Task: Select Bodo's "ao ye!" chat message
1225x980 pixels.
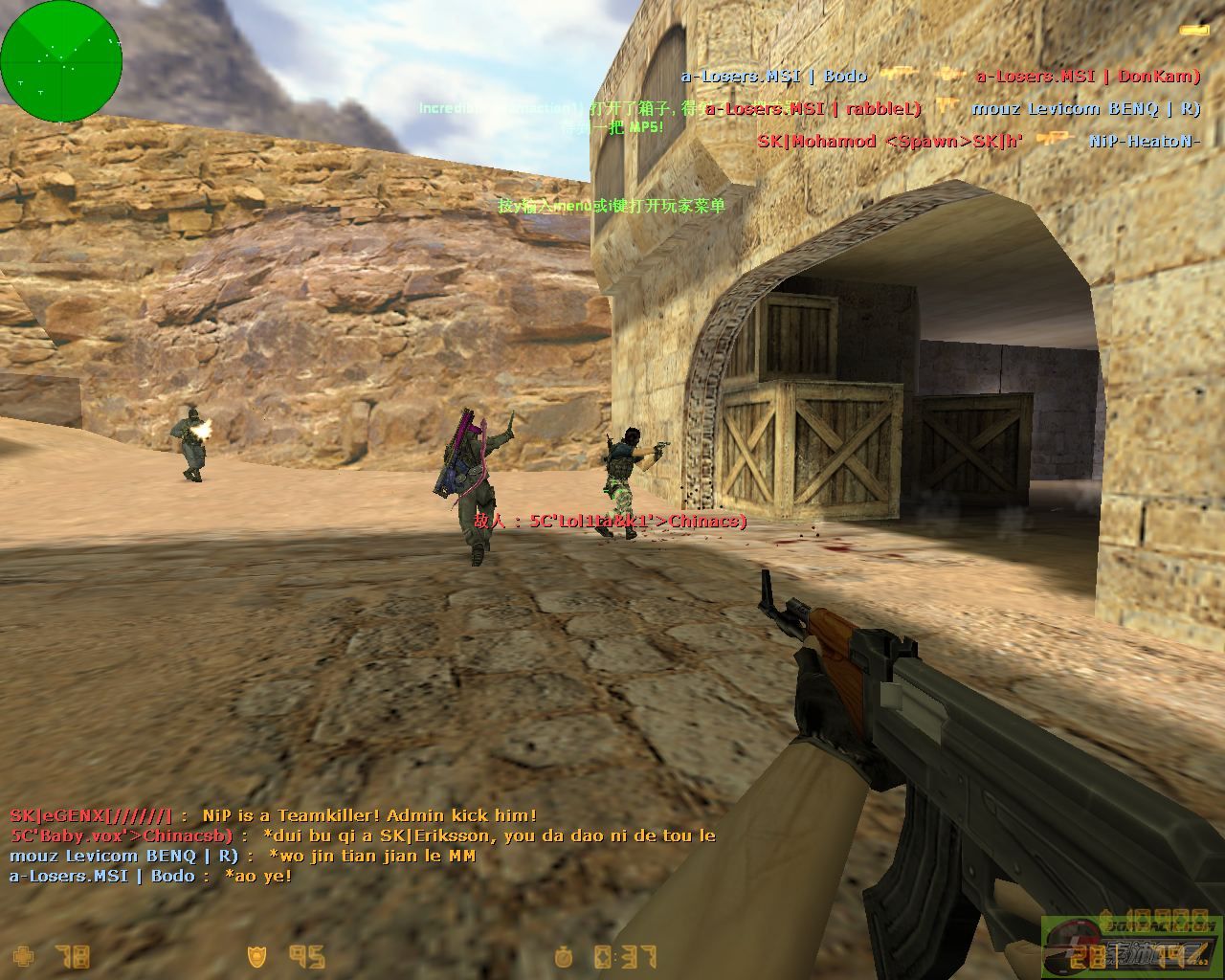Action: click(x=150, y=876)
